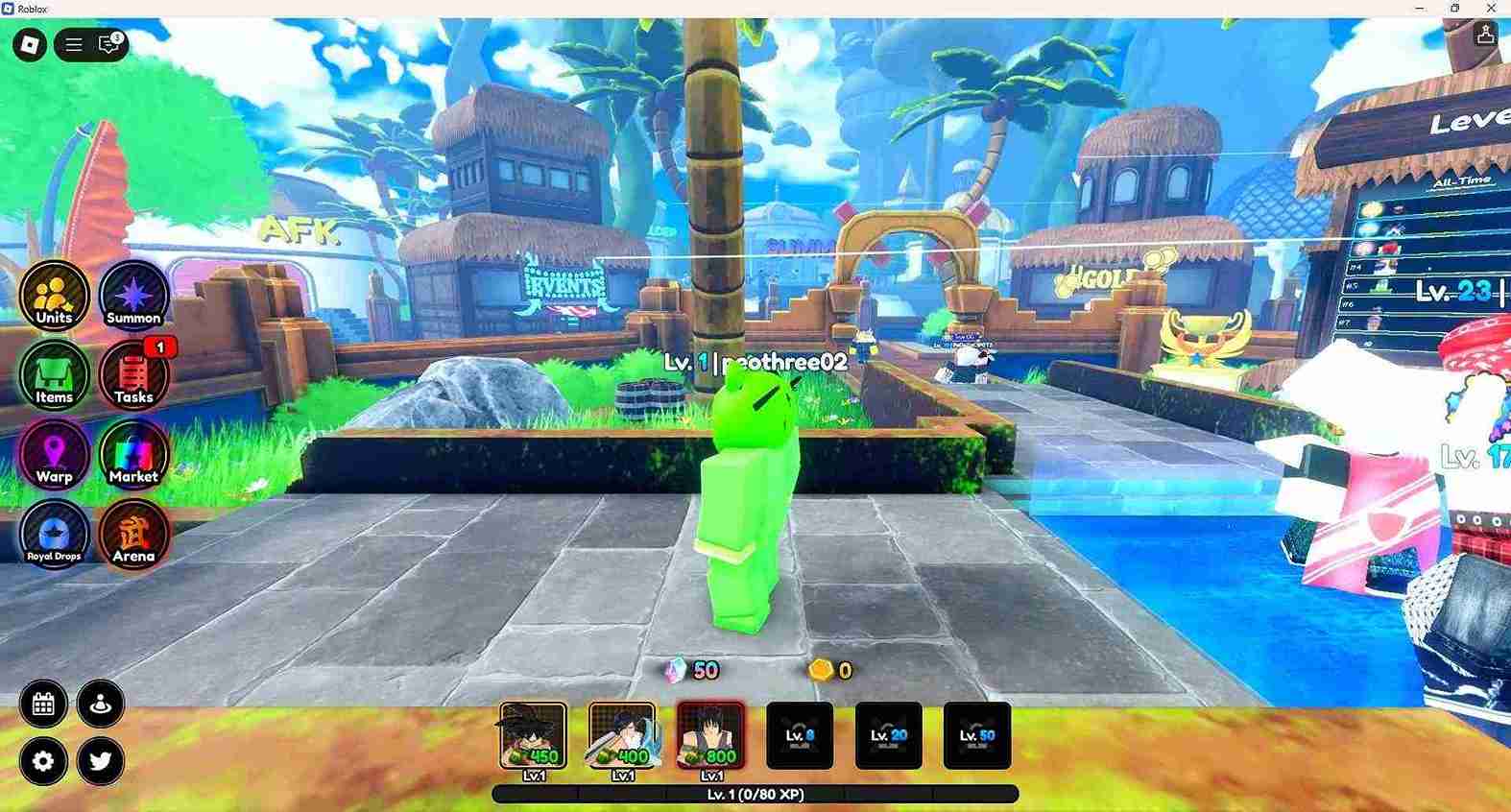Open the Items backpack

[54, 376]
